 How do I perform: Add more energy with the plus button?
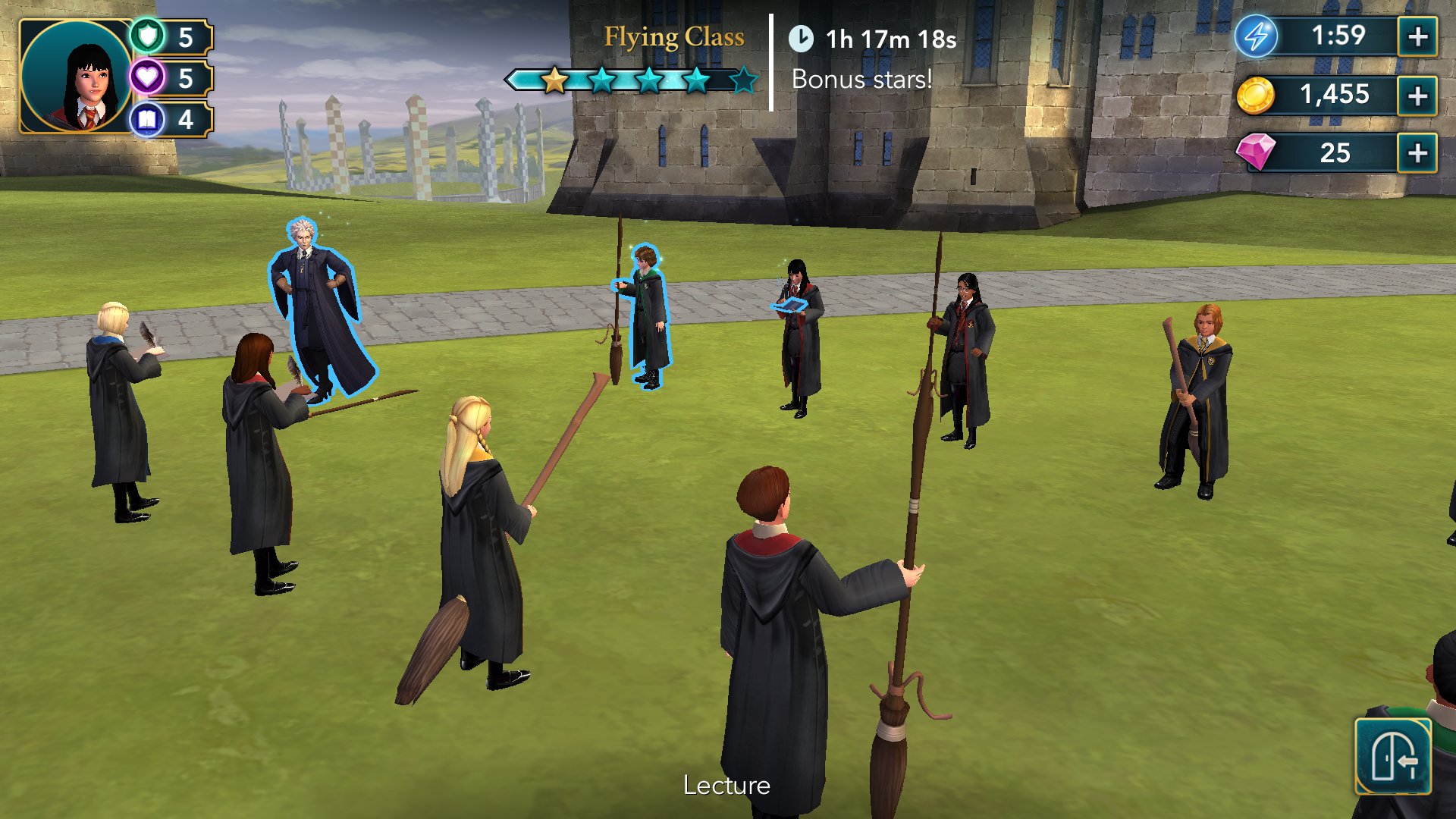pyautogui.click(x=1417, y=36)
